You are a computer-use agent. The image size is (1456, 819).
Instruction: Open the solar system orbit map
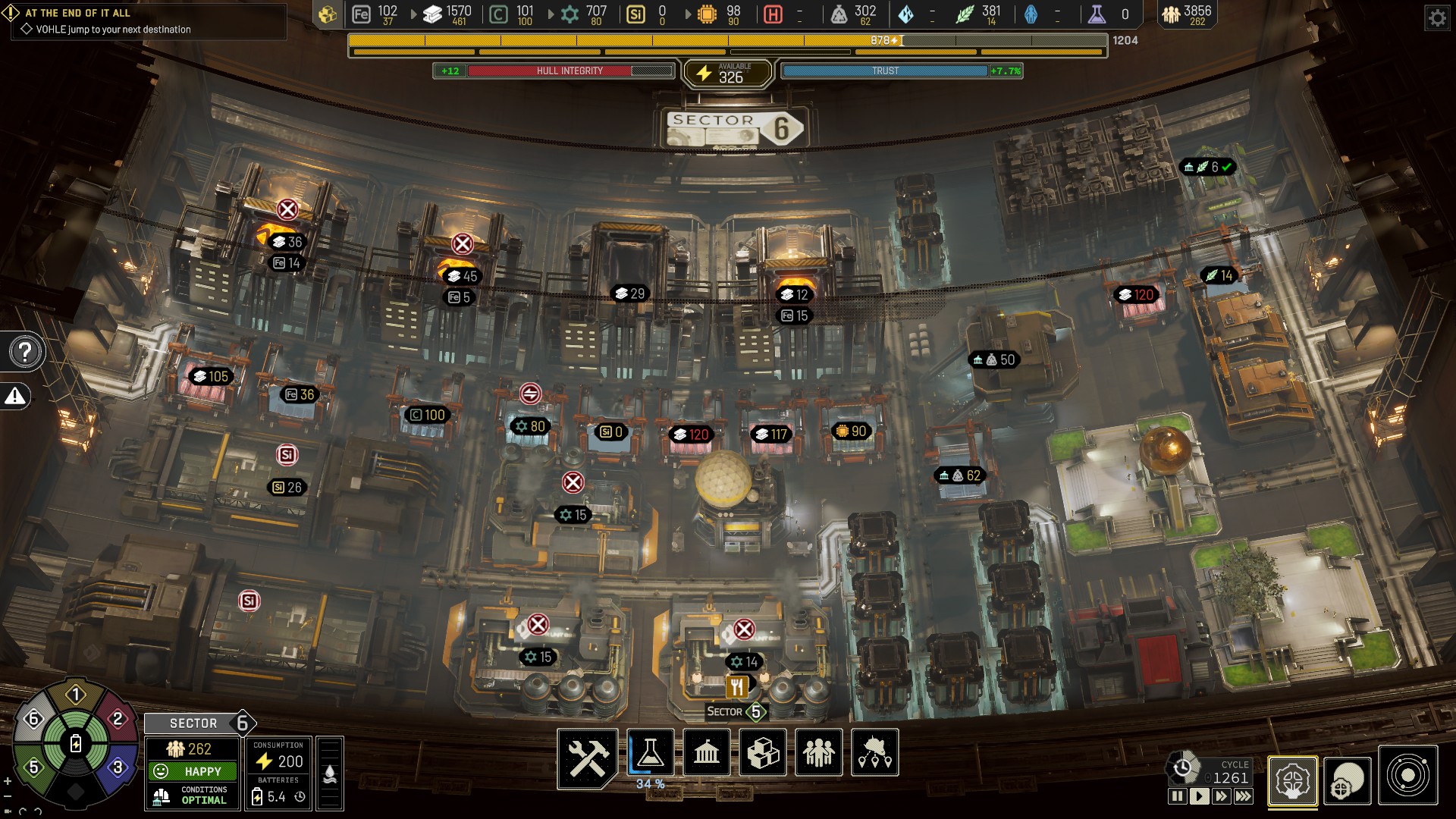click(1408, 776)
